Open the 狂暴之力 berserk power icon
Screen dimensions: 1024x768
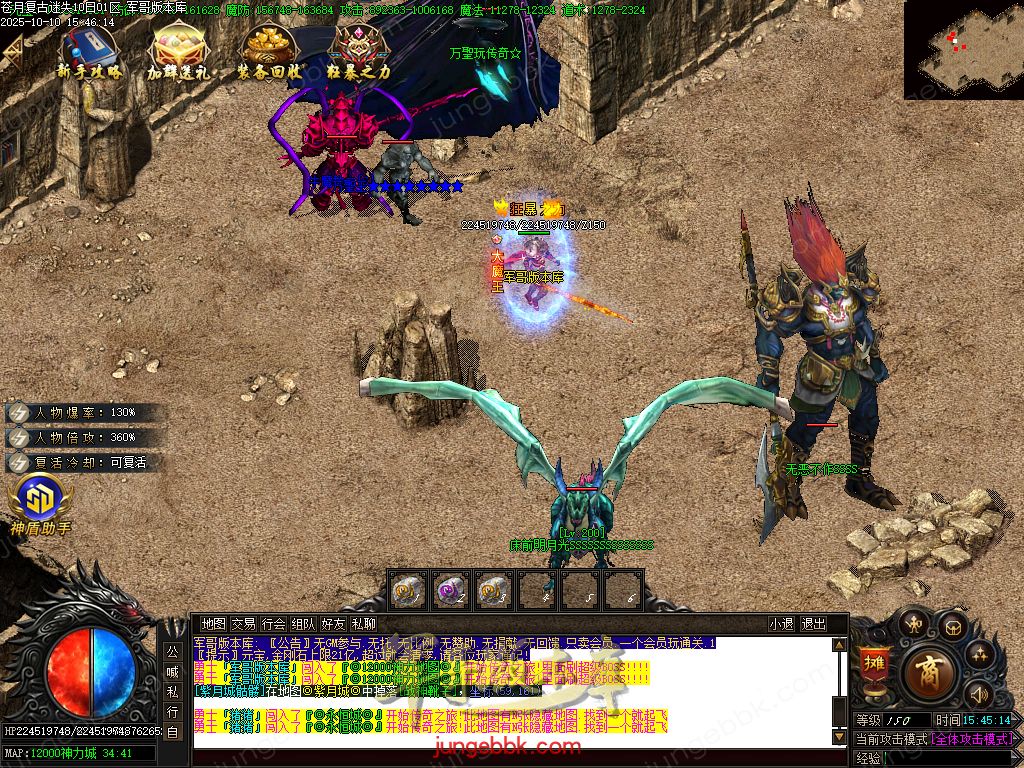358,50
